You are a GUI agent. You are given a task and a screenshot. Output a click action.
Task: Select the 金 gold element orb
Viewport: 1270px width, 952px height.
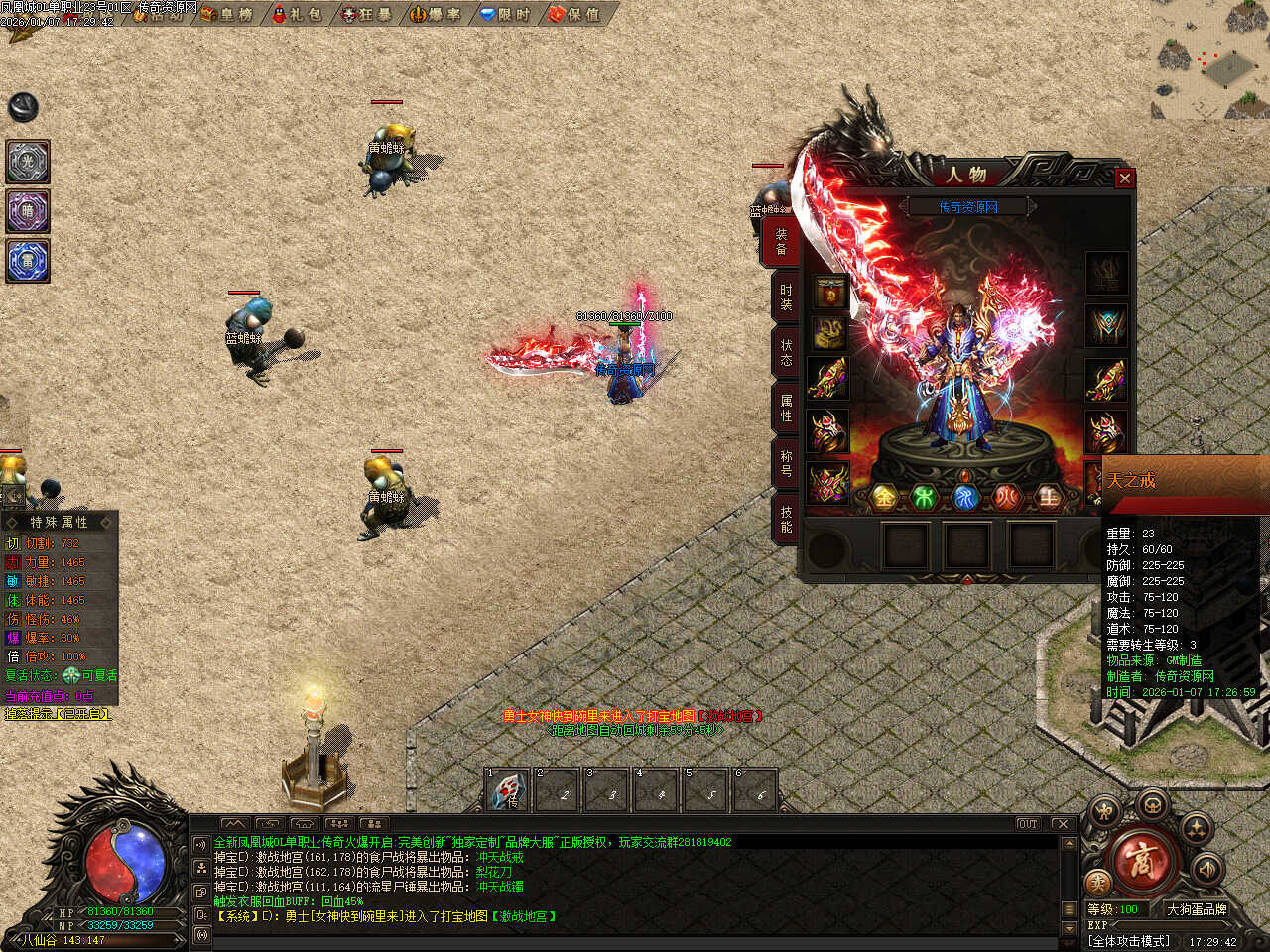click(x=884, y=497)
